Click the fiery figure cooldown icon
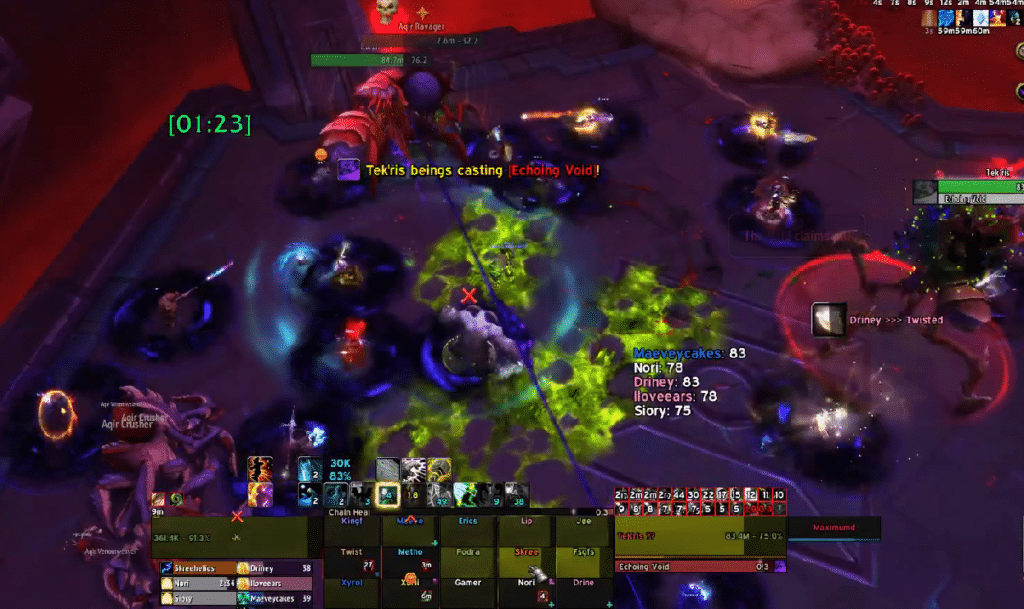 pos(260,469)
